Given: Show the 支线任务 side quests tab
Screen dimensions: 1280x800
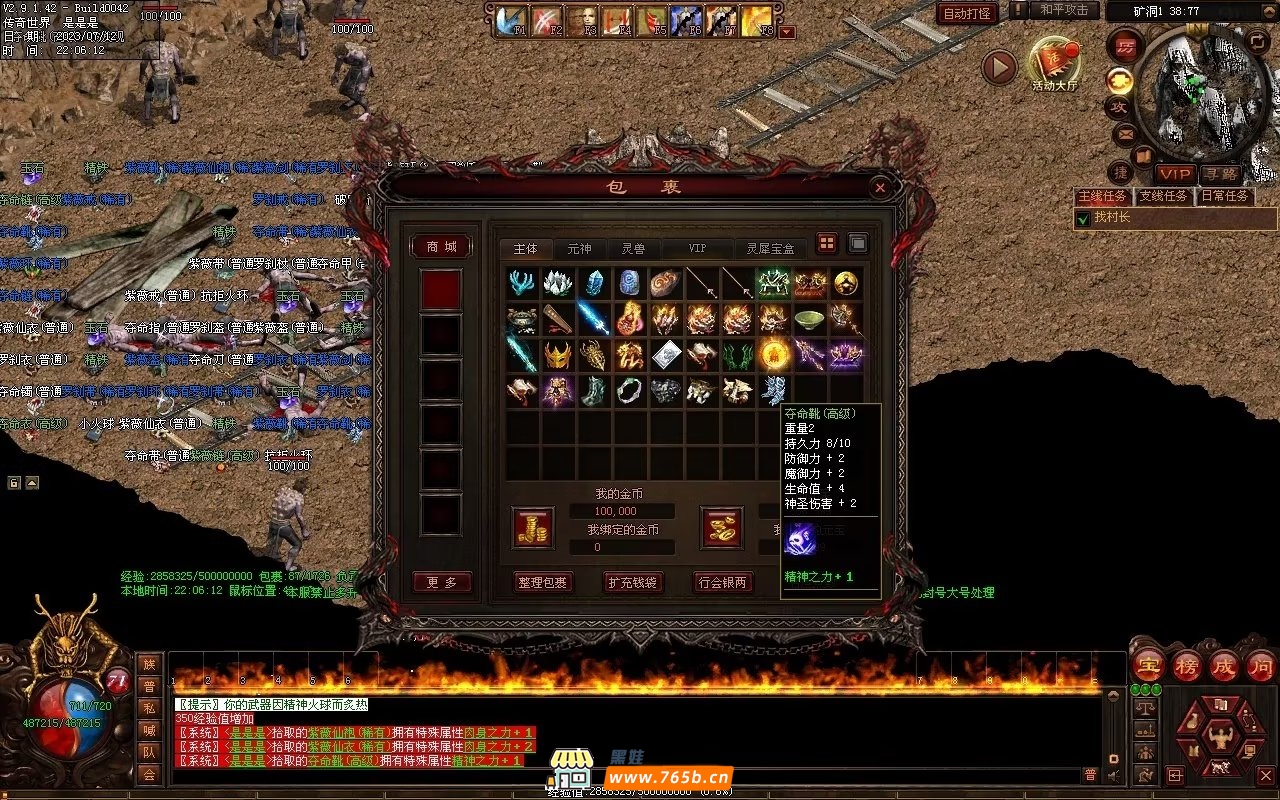Looking at the screenshot, I should (1163, 196).
